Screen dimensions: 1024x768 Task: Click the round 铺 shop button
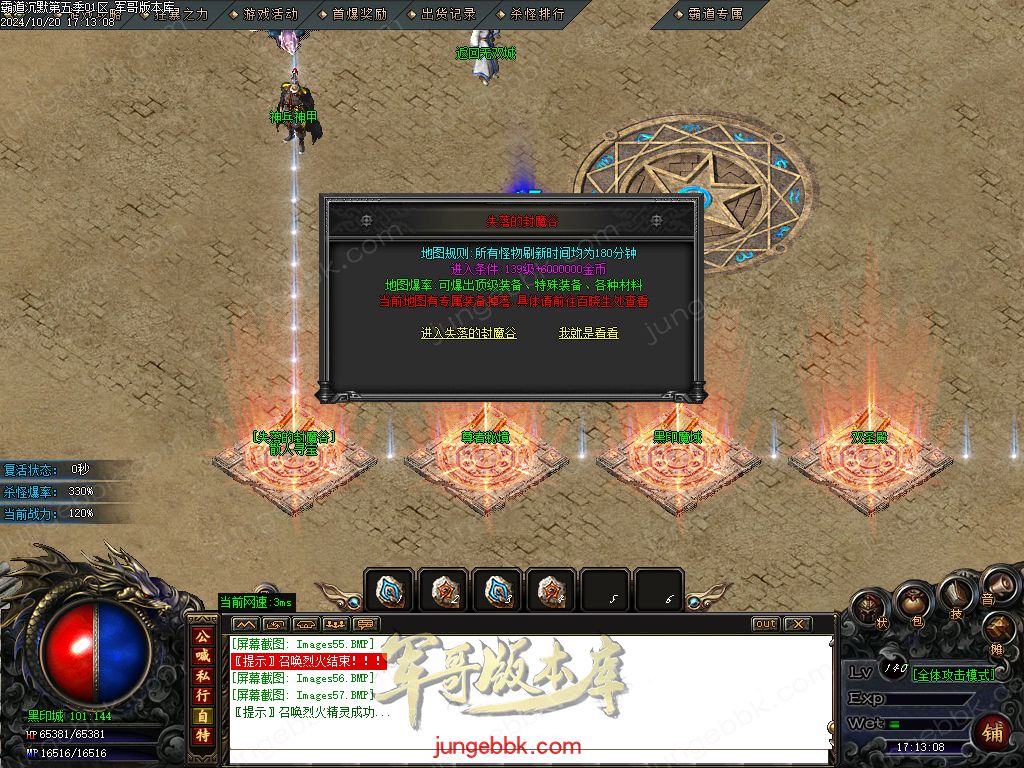click(x=991, y=732)
